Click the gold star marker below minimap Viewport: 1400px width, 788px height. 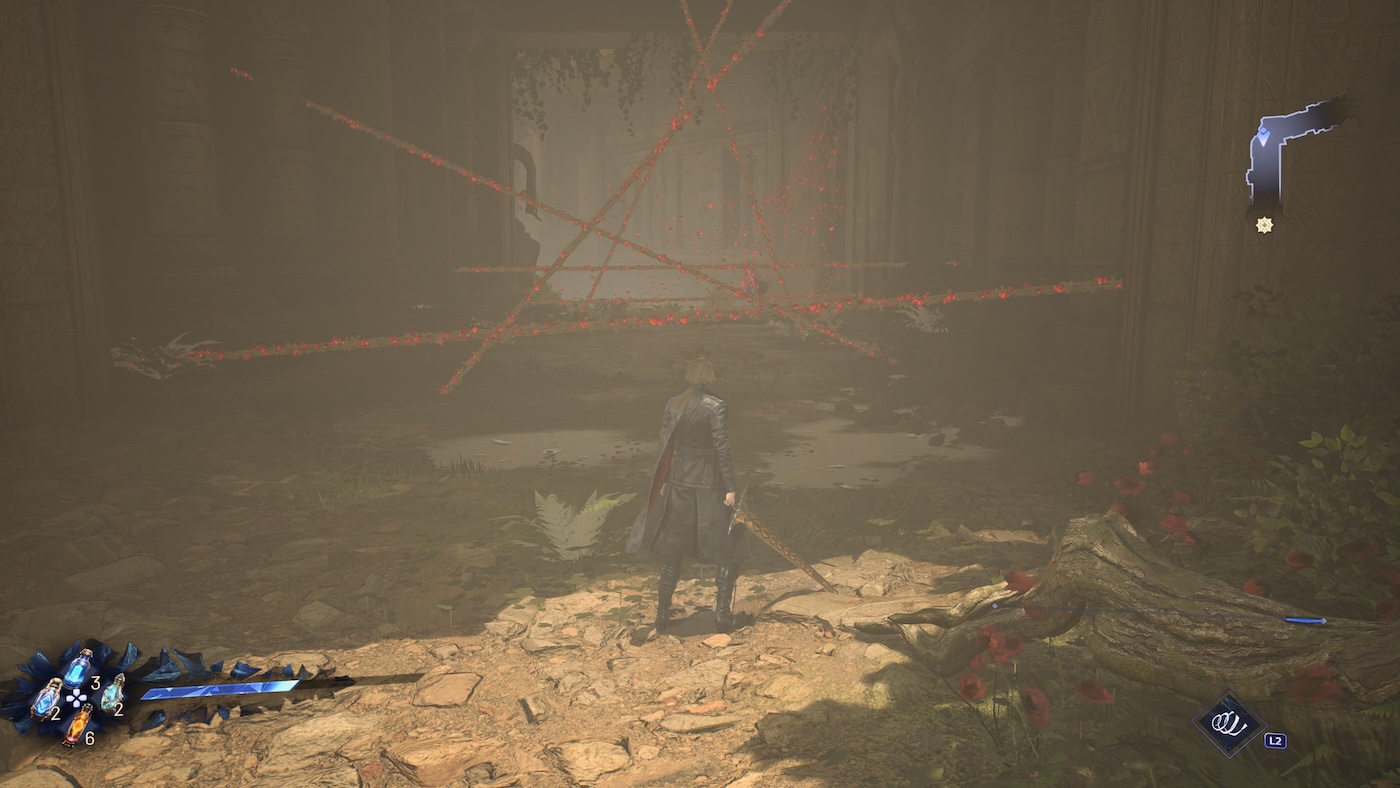1265,225
